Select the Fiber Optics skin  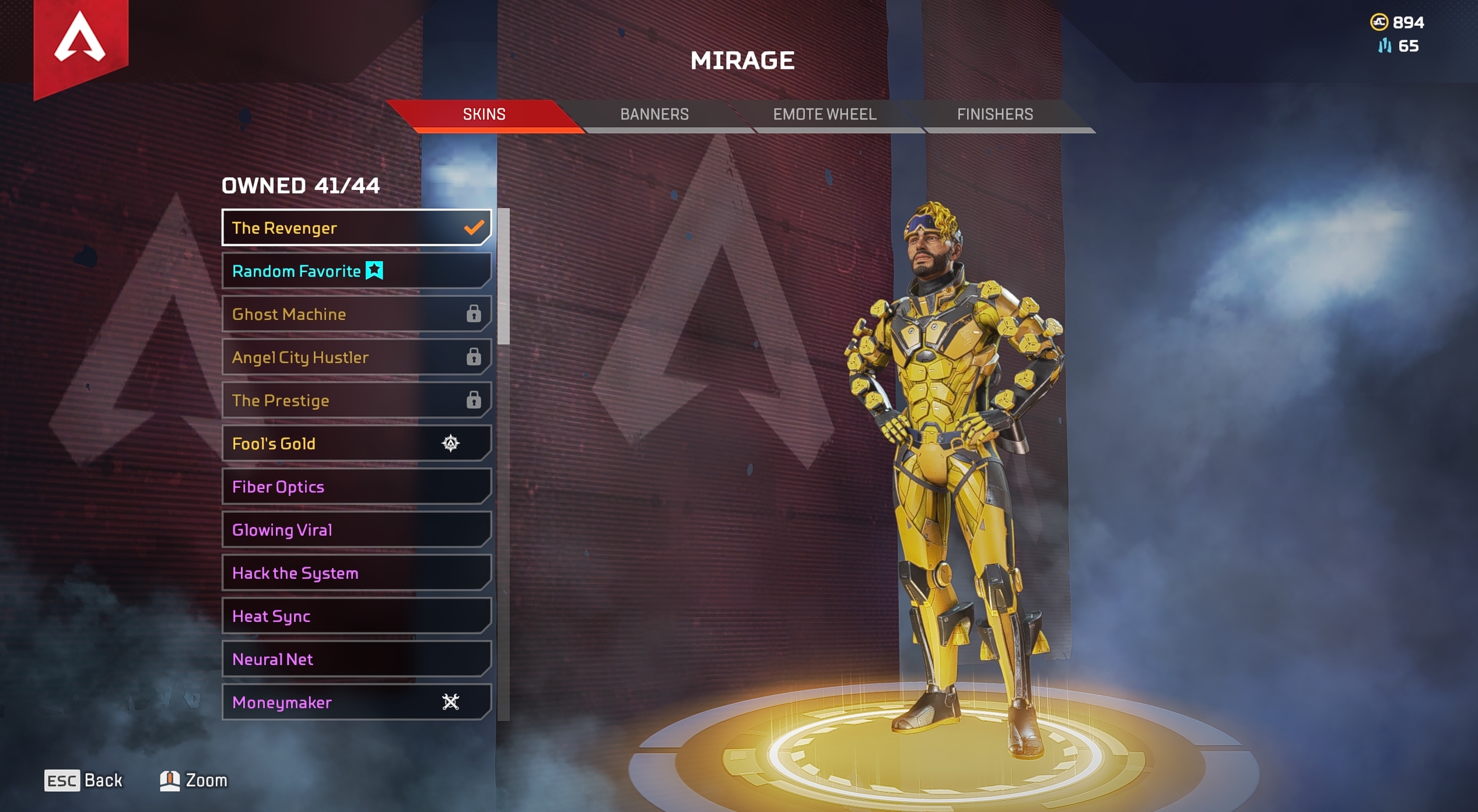pos(356,487)
